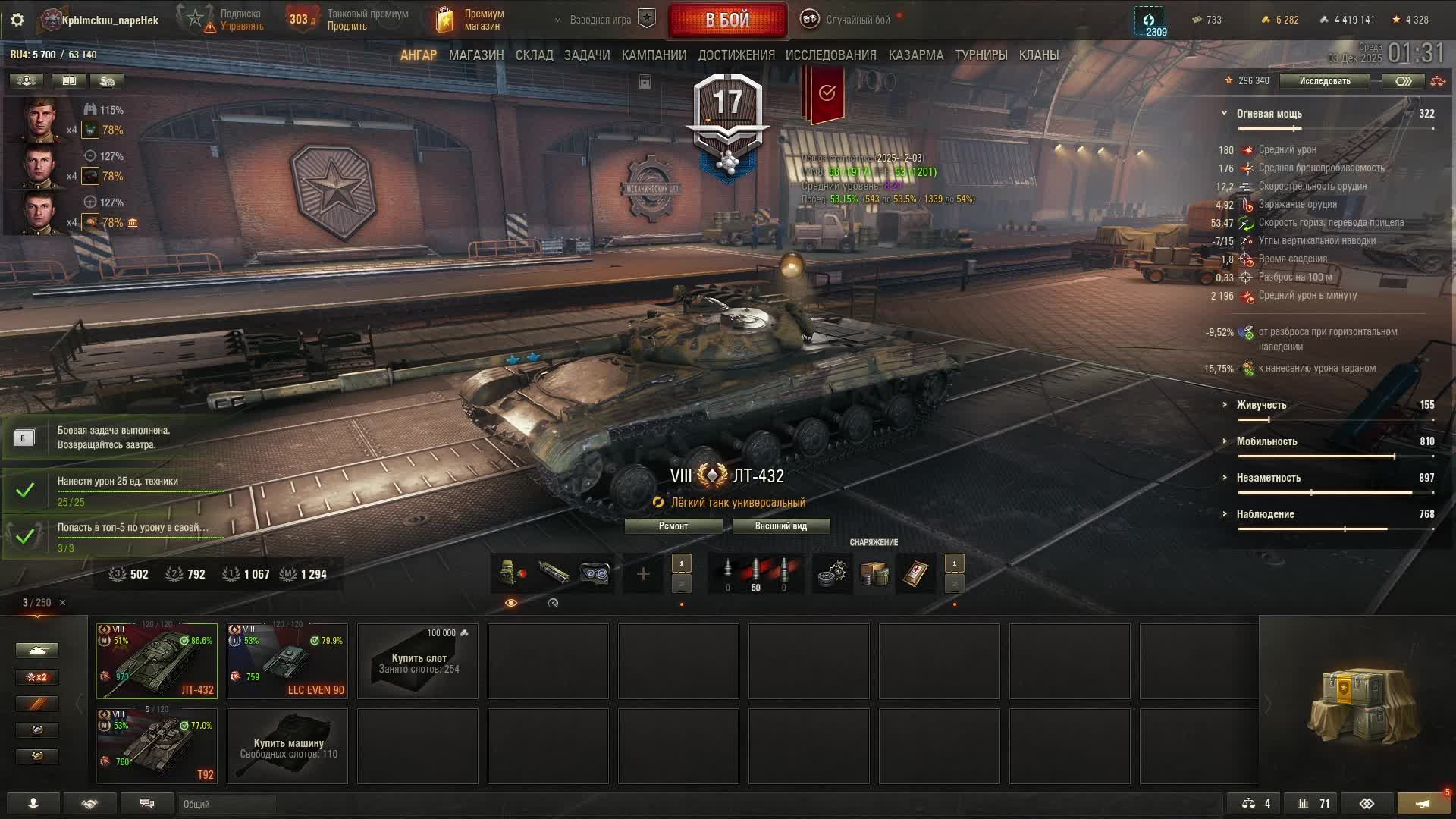Open the КЛАНЫ tab

point(1038,55)
